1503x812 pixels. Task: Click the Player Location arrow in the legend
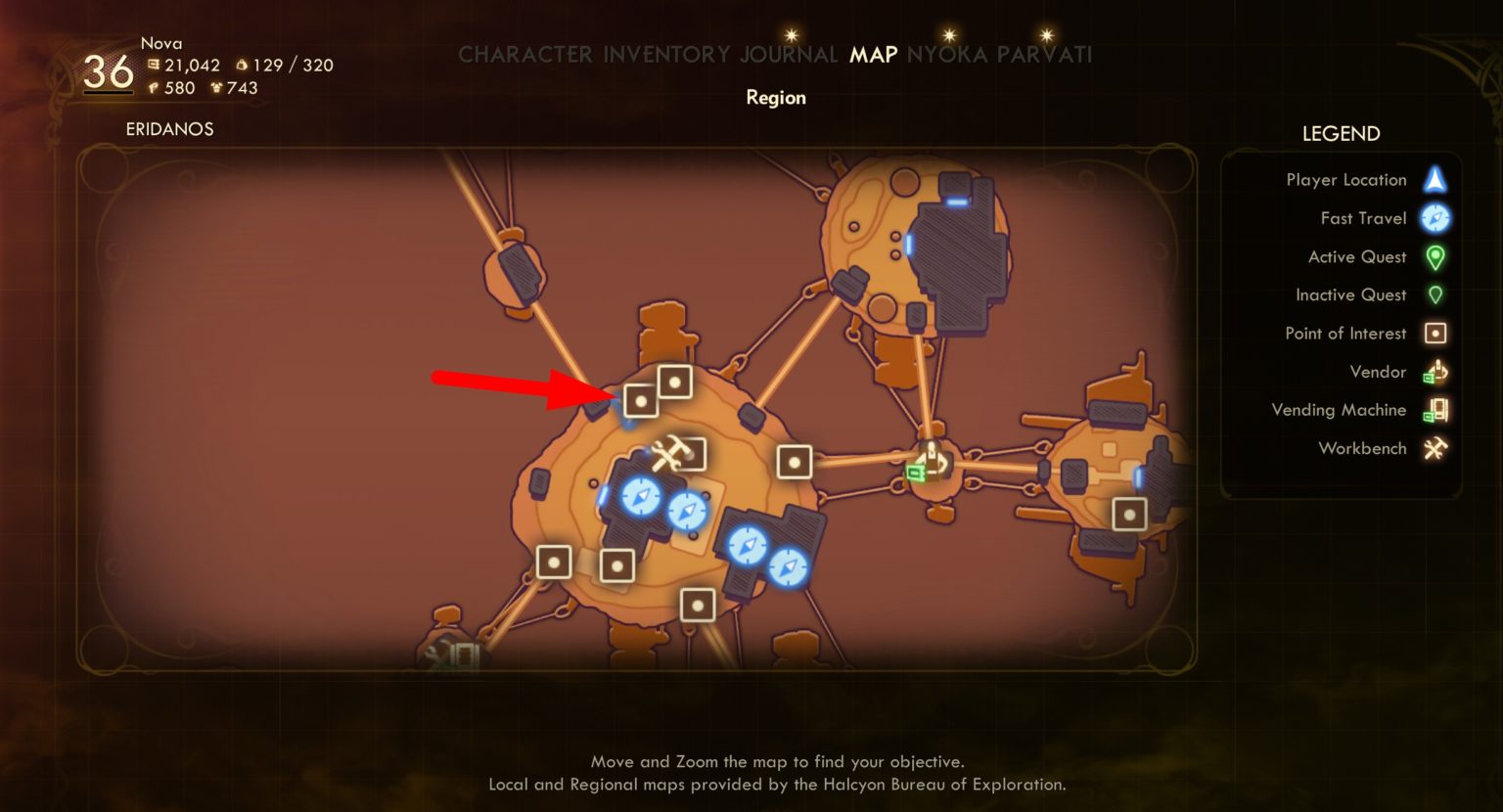[1435, 179]
